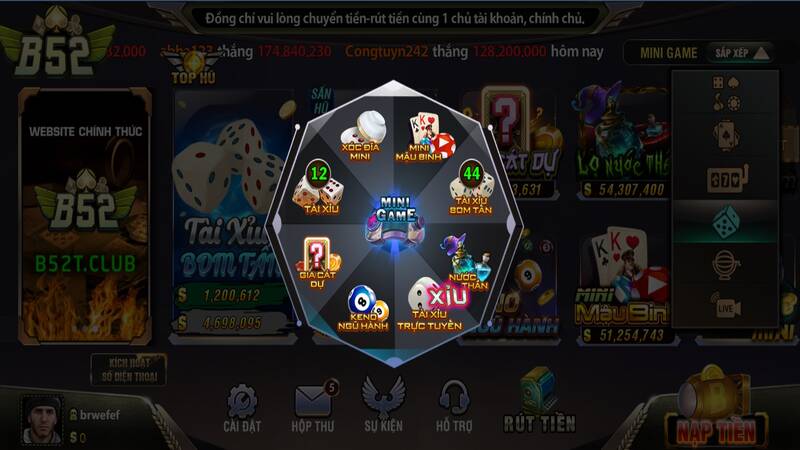The height and width of the screenshot is (450, 800).
Task: Switch to the slot machine category
Action: 727,179
